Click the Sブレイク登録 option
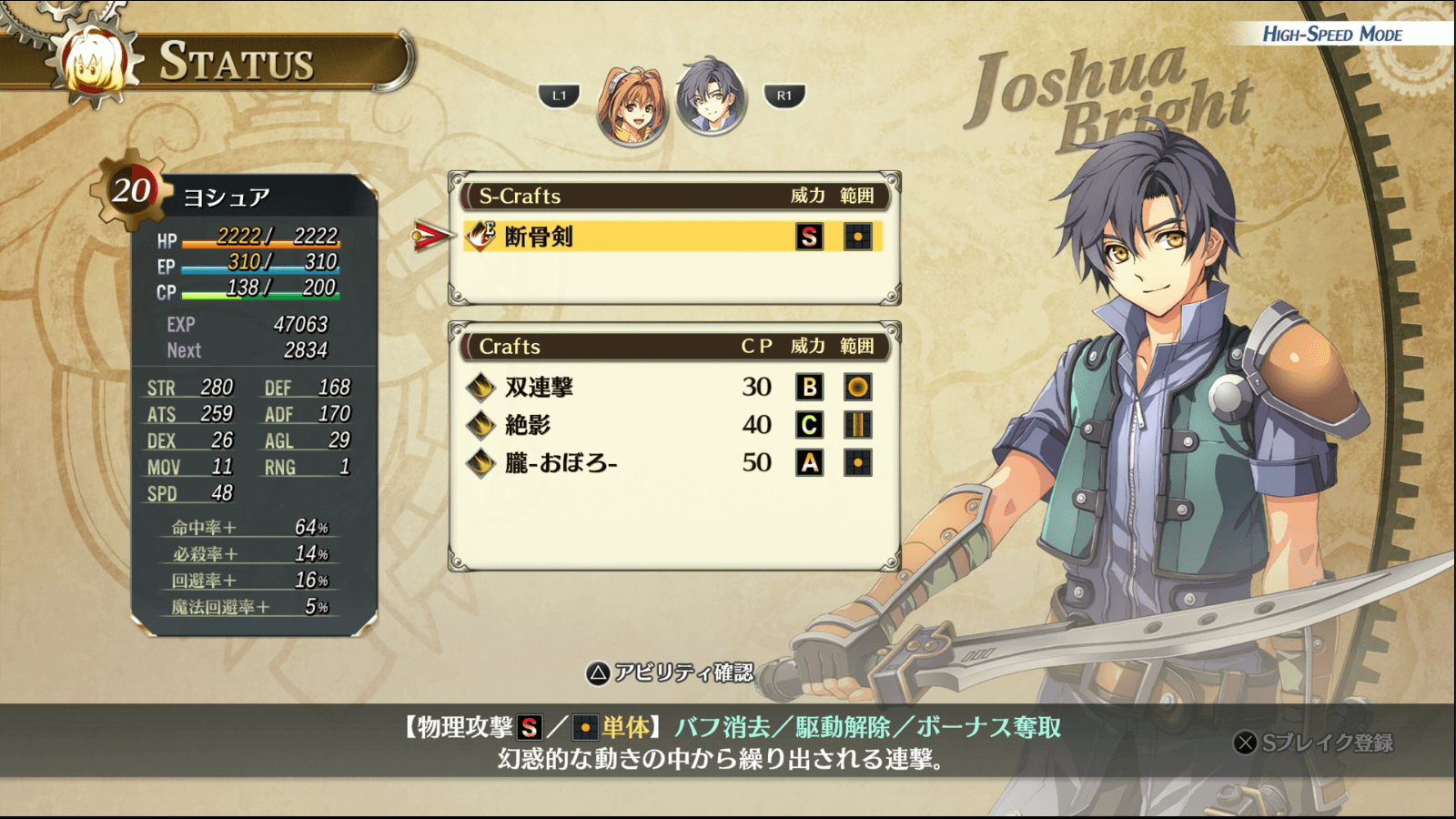1456x819 pixels. pos(1314,743)
